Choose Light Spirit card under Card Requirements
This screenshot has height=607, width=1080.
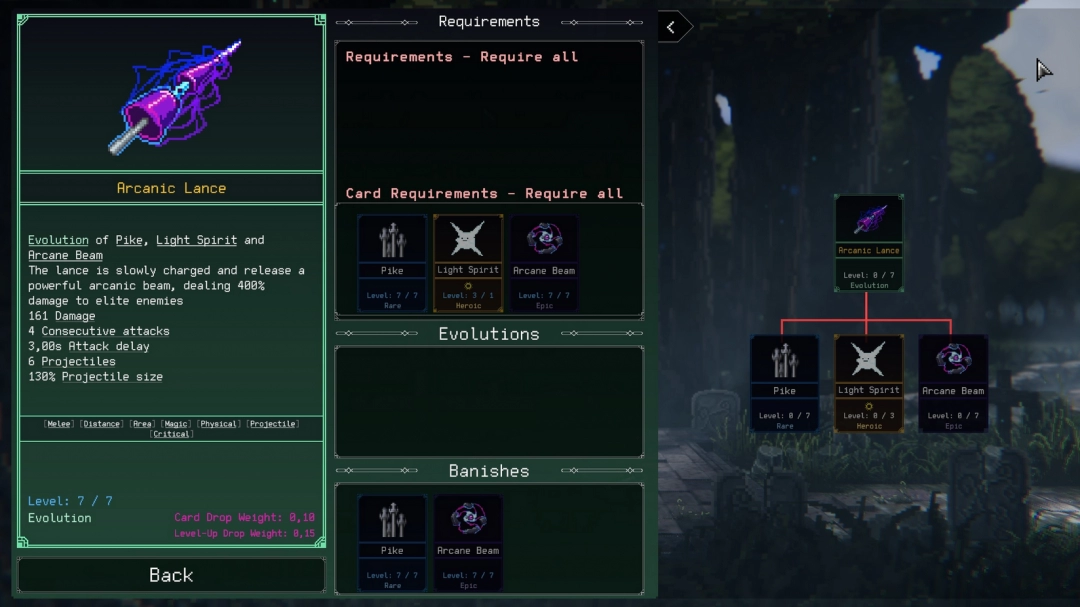pos(468,263)
